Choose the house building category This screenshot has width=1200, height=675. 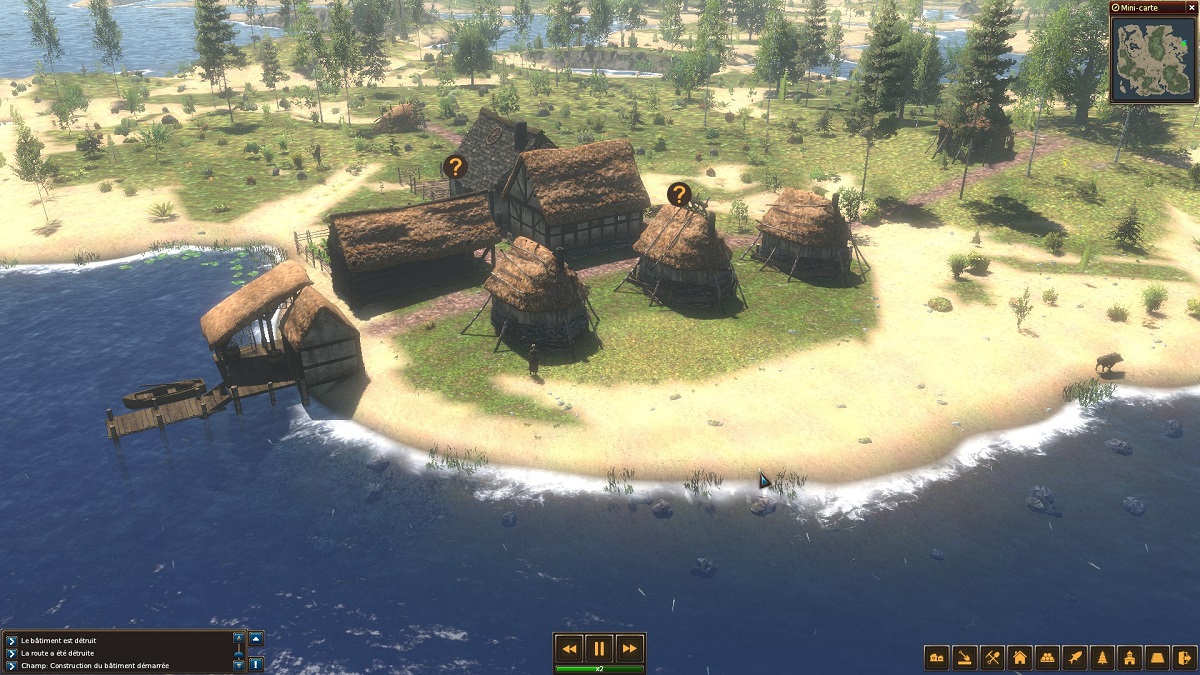tap(1020, 657)
